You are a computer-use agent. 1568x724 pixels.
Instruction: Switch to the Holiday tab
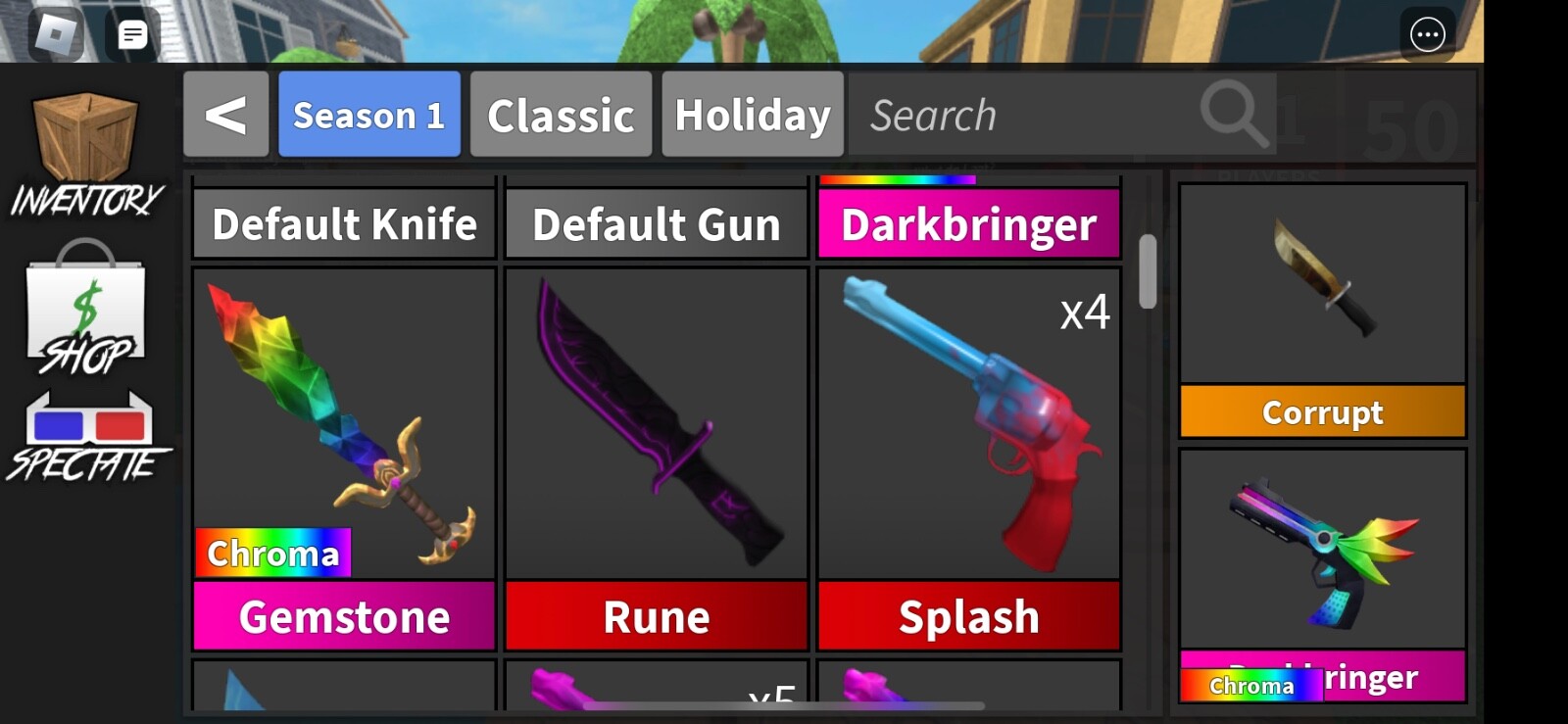pos(752,115)
